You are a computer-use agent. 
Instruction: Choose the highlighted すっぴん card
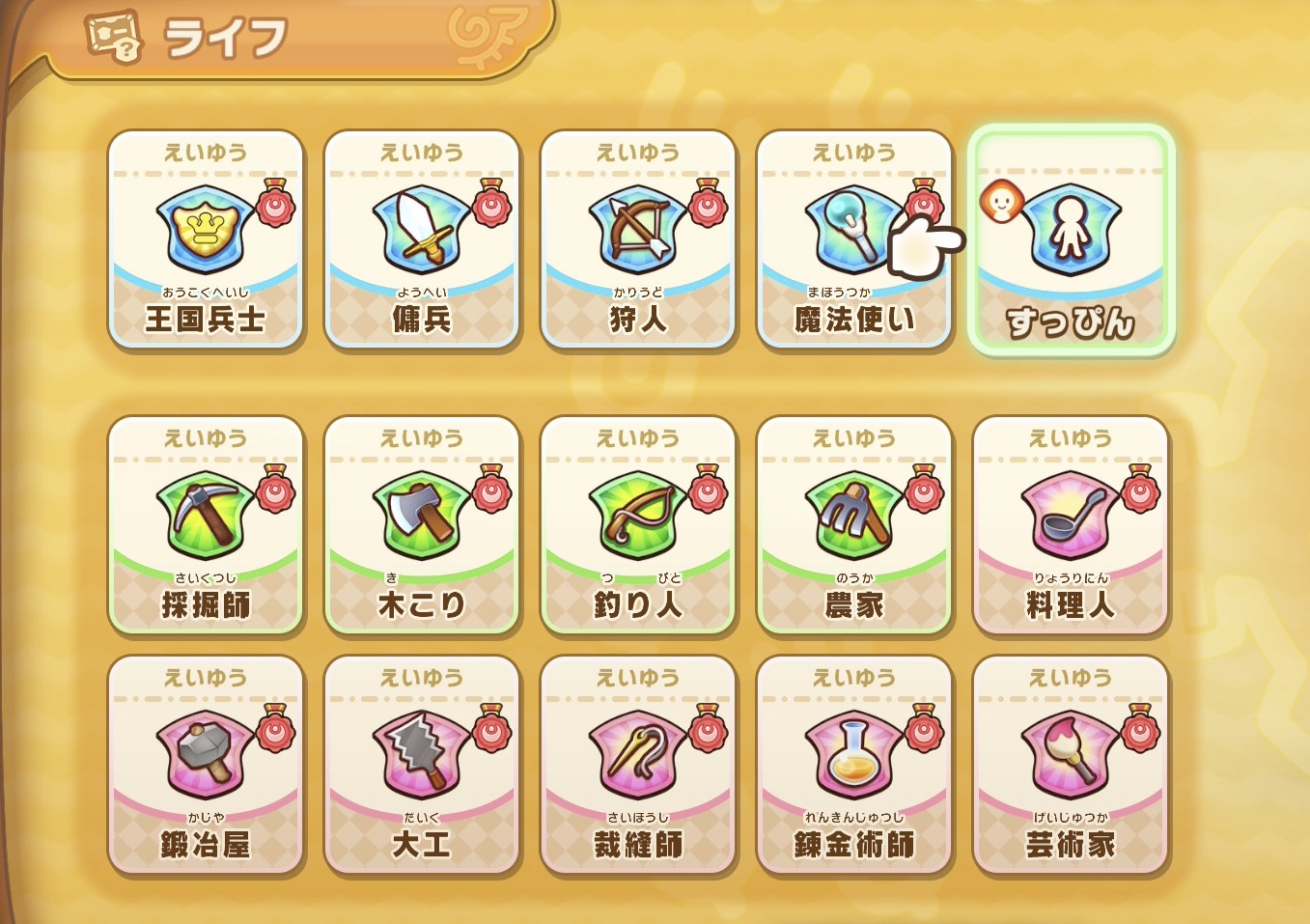(1071, 241)
